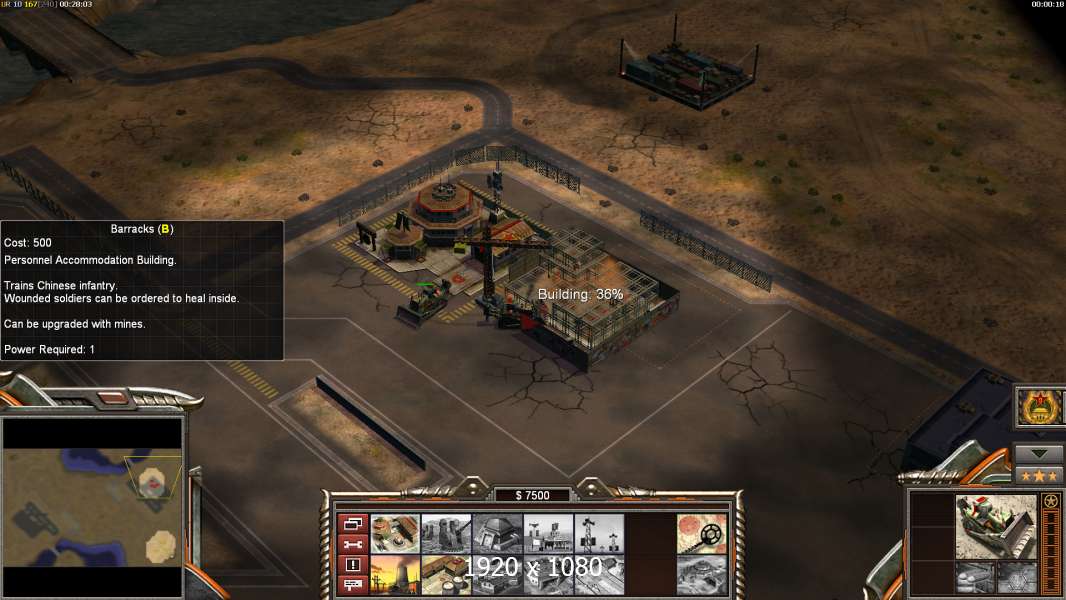
Task: Click the three gold stars button
Action: 1039,475
